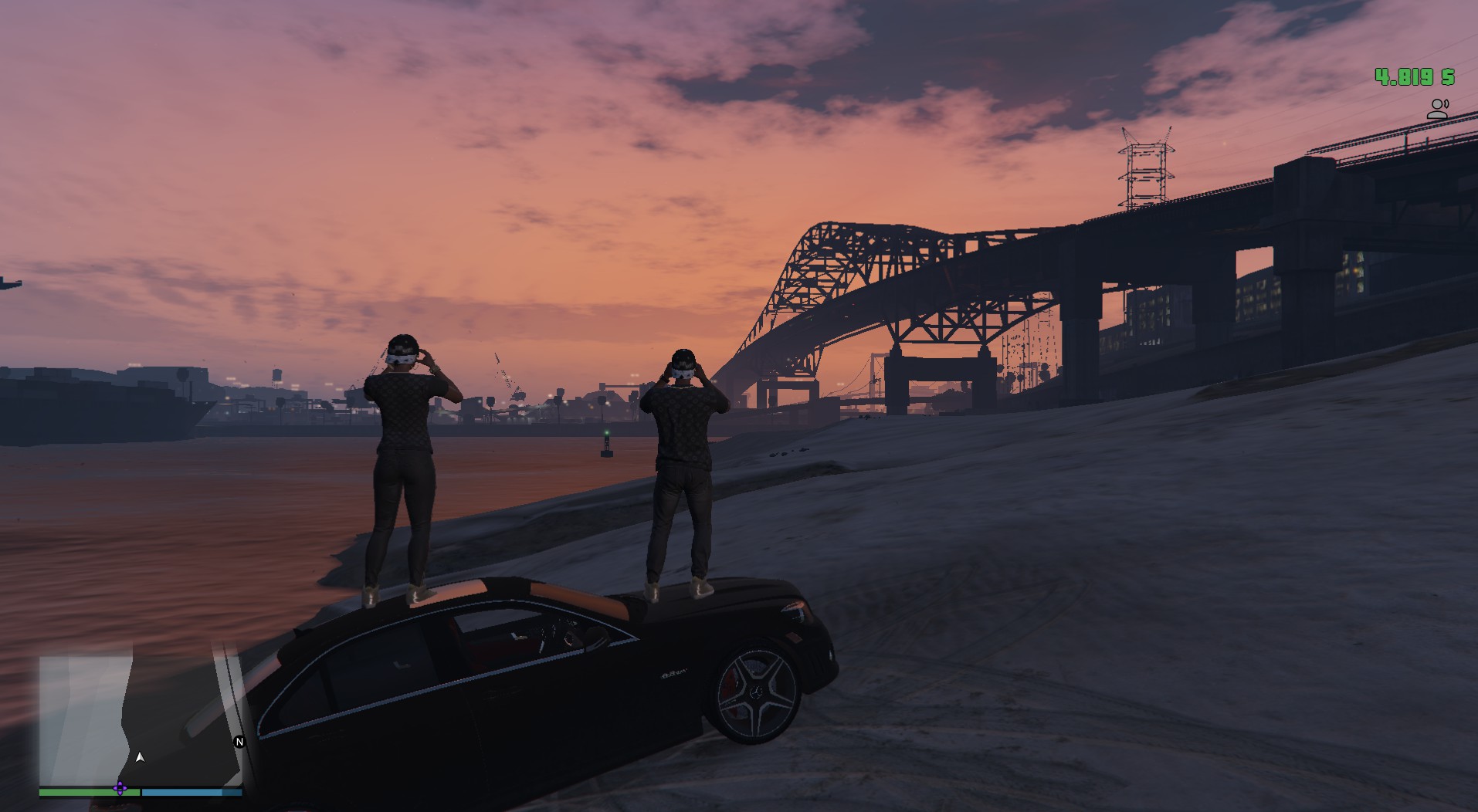Select the north N marker on minimap
The width and height of the screenshot is (1478, 812).
tap(239, 742)
